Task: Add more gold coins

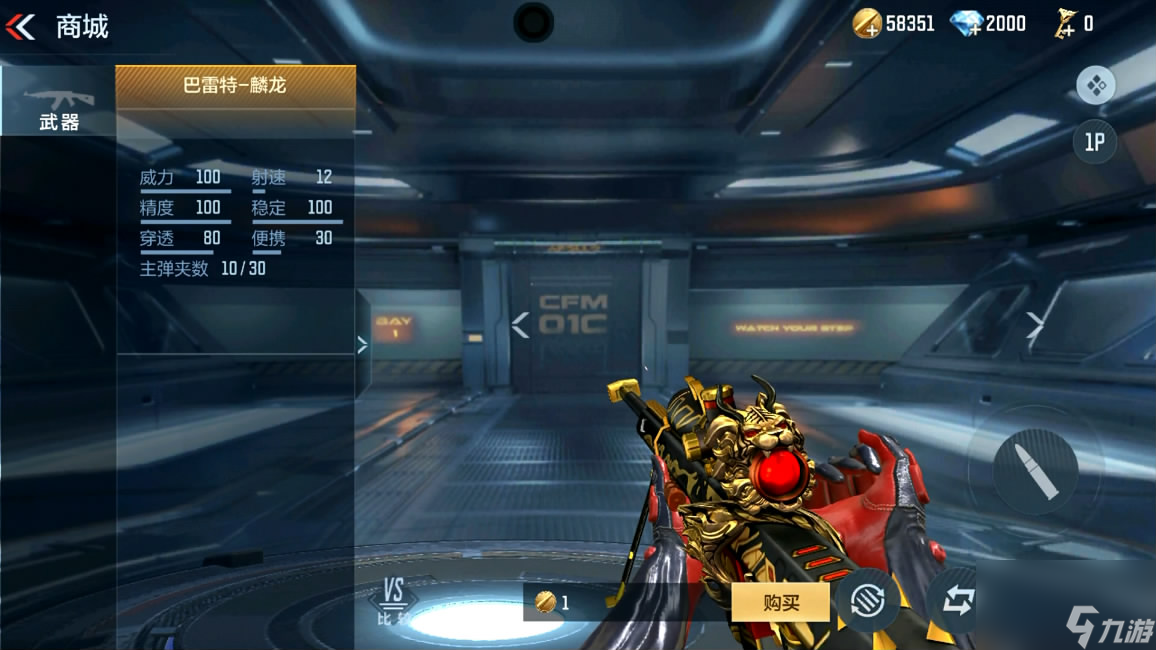Action: pos(867,24)
